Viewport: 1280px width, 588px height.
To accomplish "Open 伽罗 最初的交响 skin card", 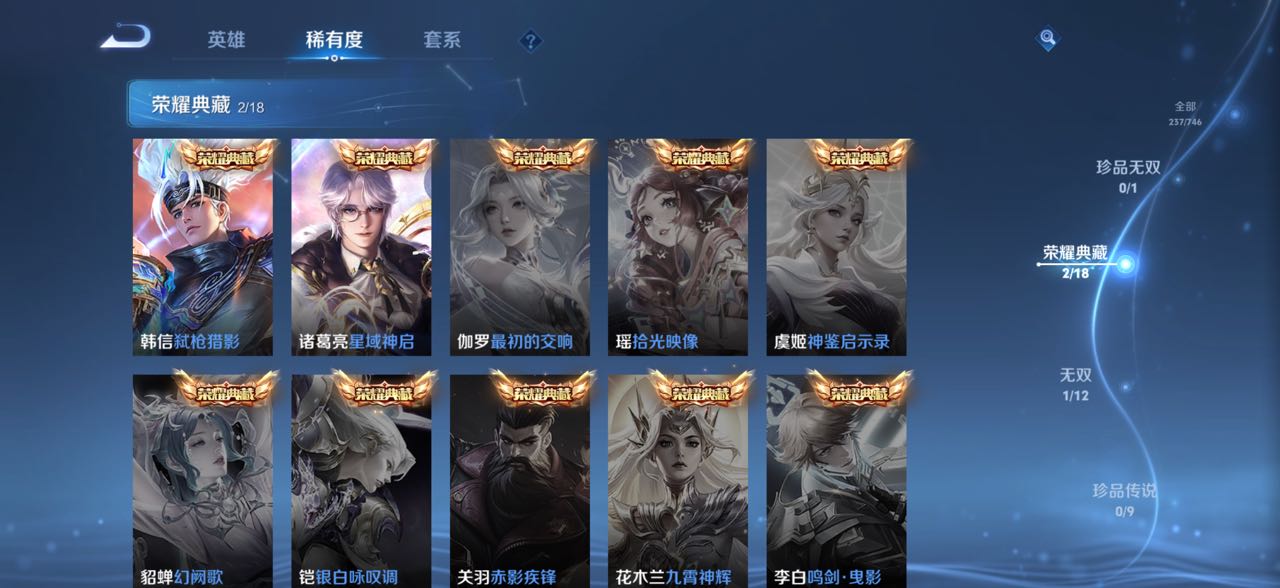I will tap(520, 248).
